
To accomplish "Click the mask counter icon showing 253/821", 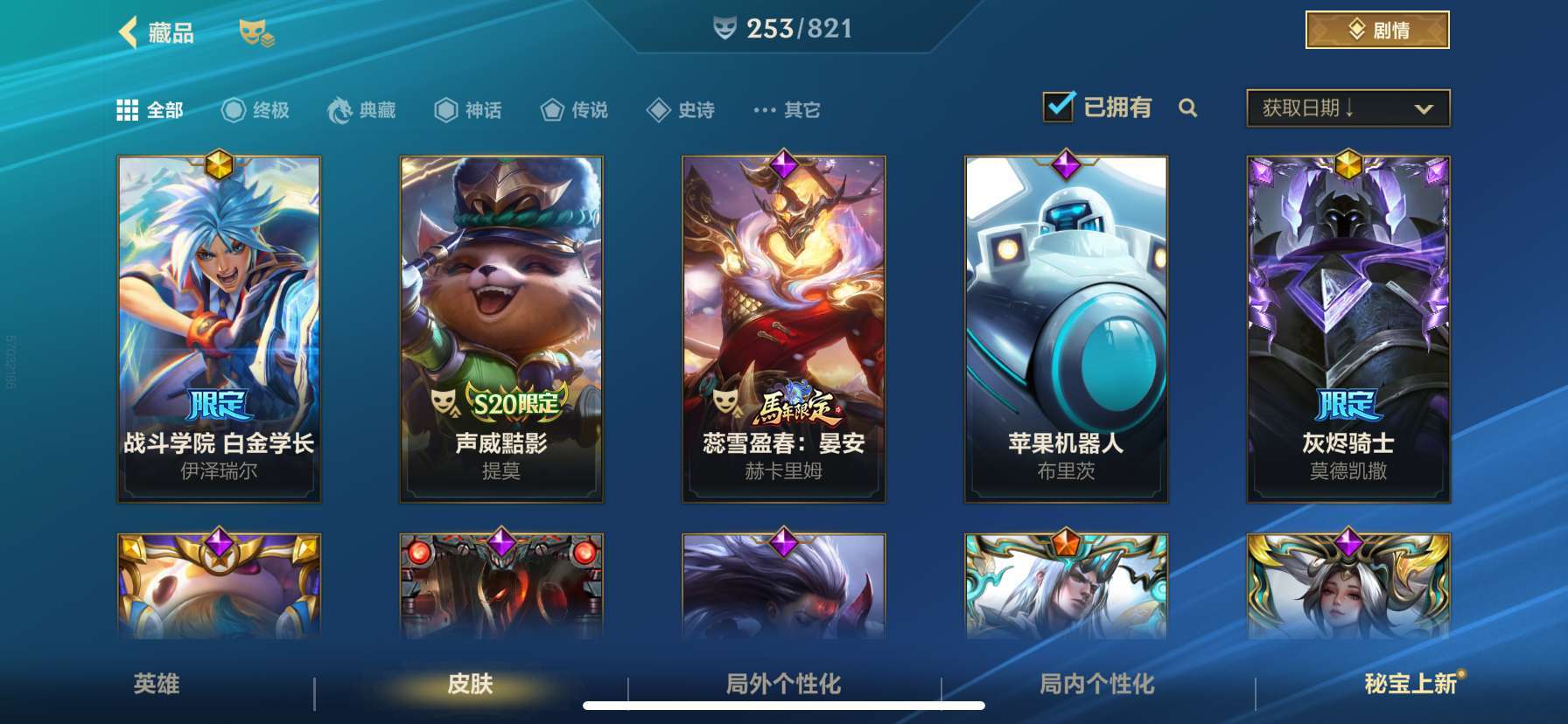I will coord(724,28).
